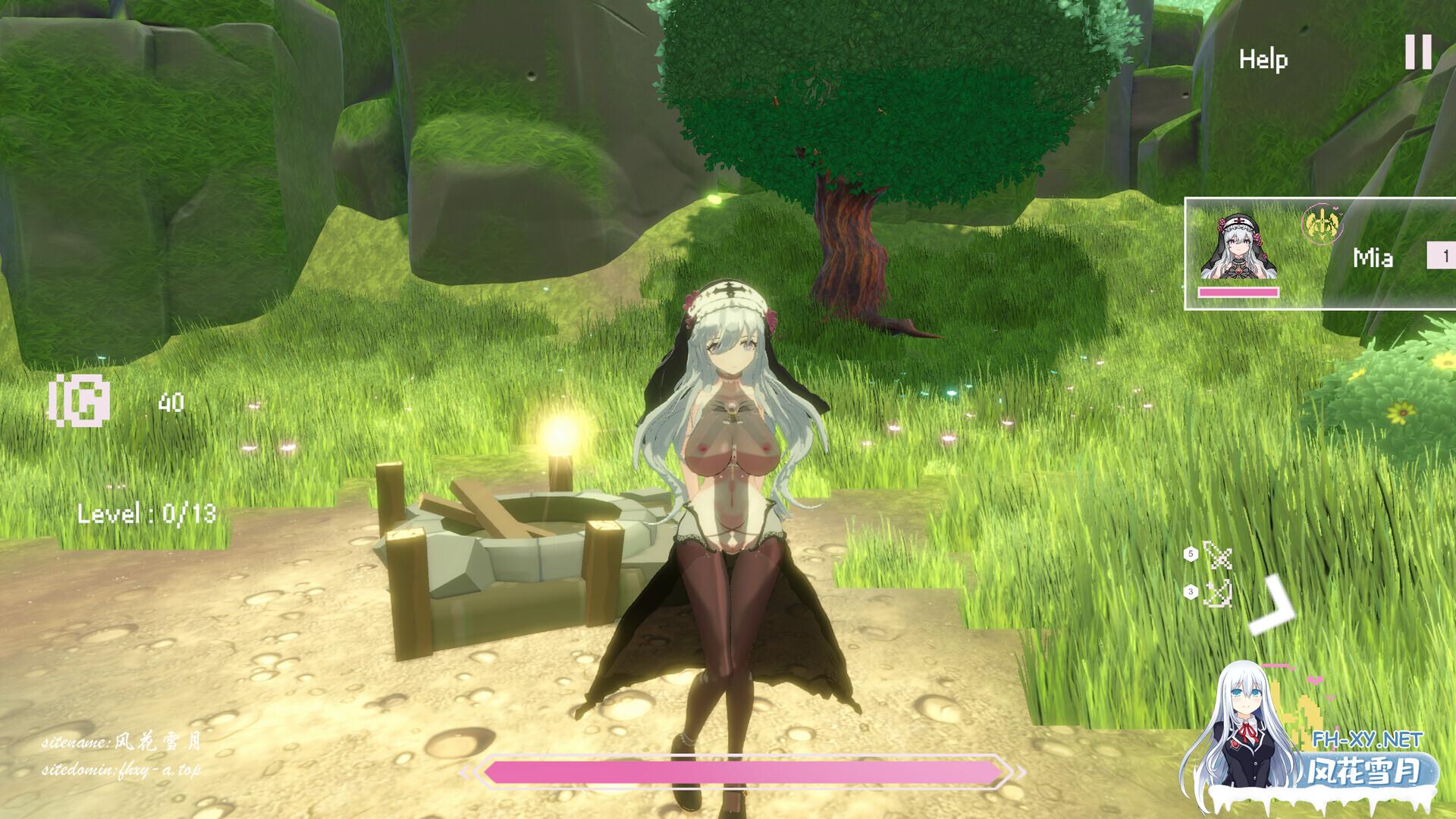Click the golden winged cross emblem
Image resolution: width=1456 pixels, height=819 pixels.
(1321, 224)
